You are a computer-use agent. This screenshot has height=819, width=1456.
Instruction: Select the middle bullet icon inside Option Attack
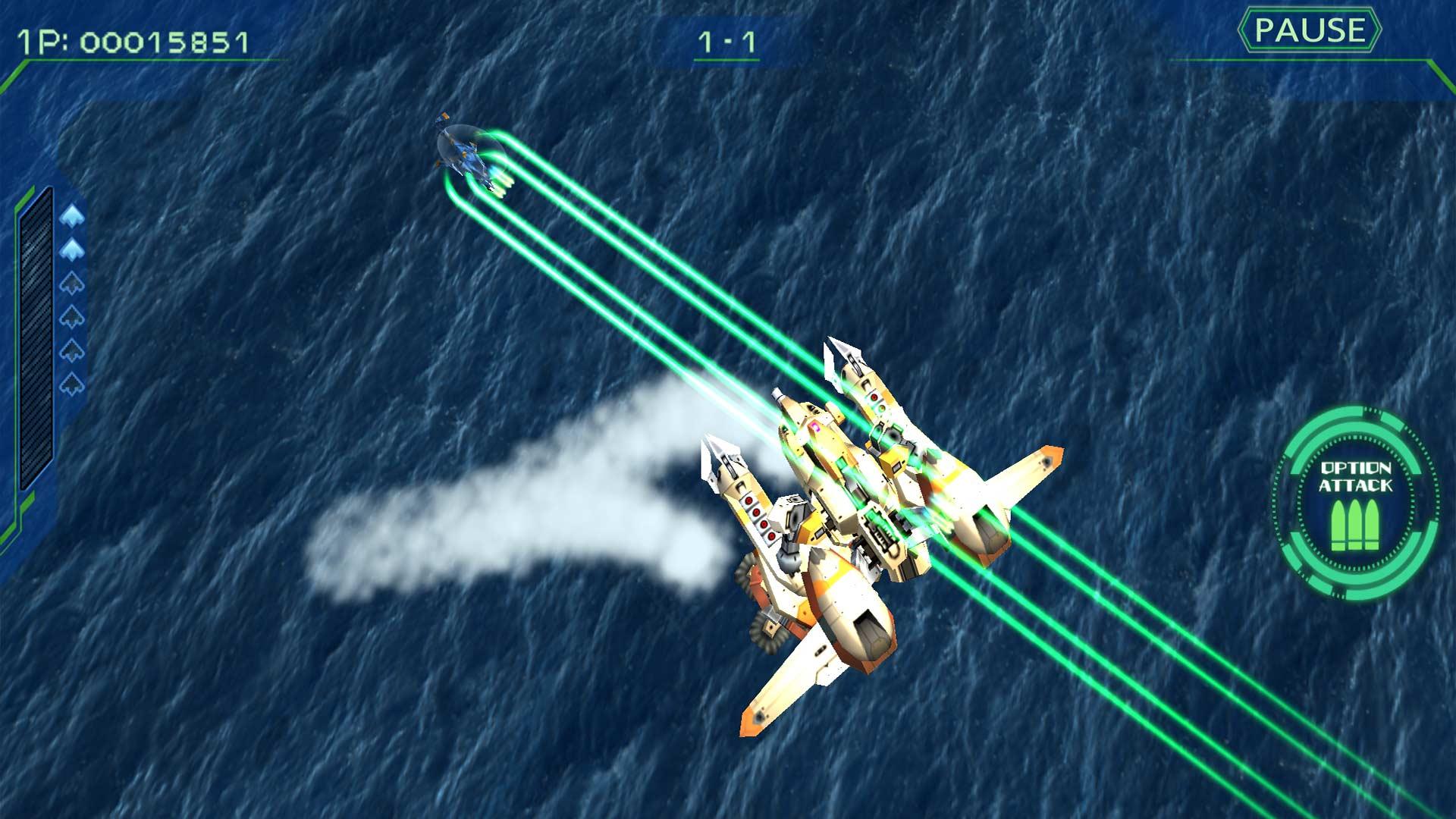pyautogui.click(x=1355, y=523)
